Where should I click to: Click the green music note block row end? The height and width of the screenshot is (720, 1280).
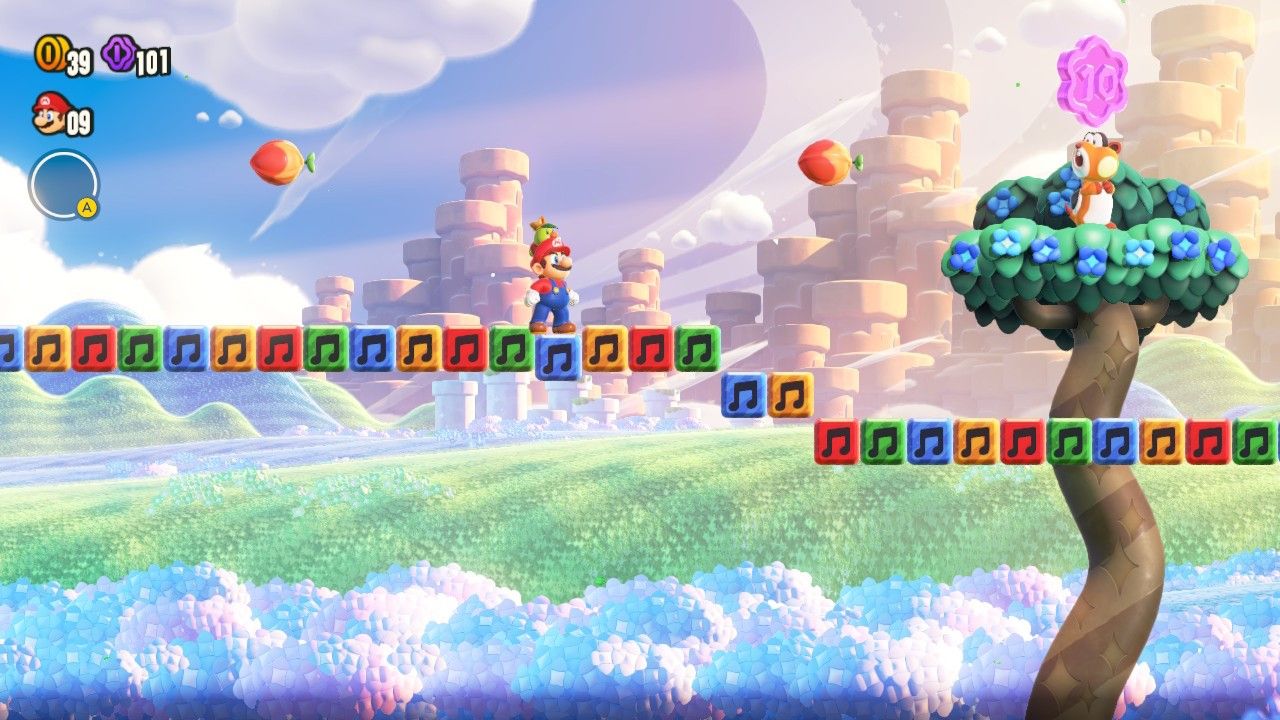pyautogui.click(x=697, y=351)
